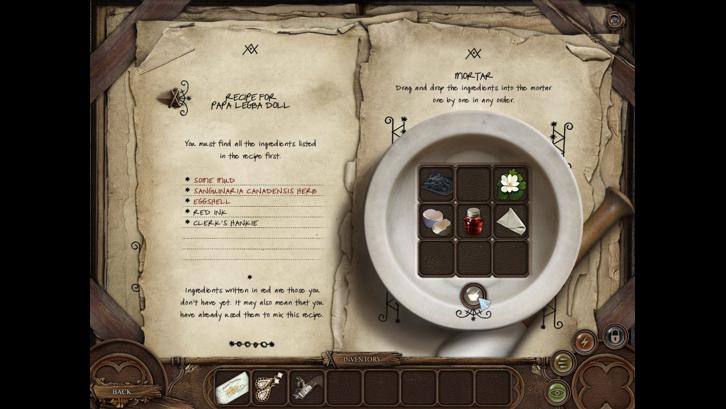
Task: Go back using the Back button
Action: click(120, 391)
